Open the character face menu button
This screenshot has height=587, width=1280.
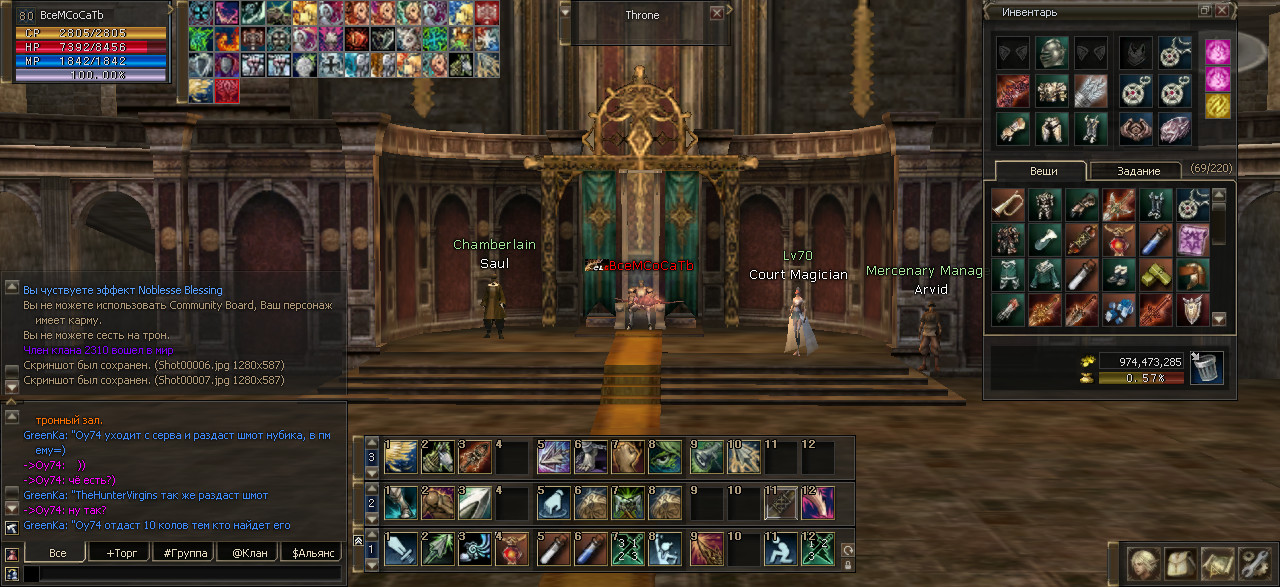[1143, 563]
